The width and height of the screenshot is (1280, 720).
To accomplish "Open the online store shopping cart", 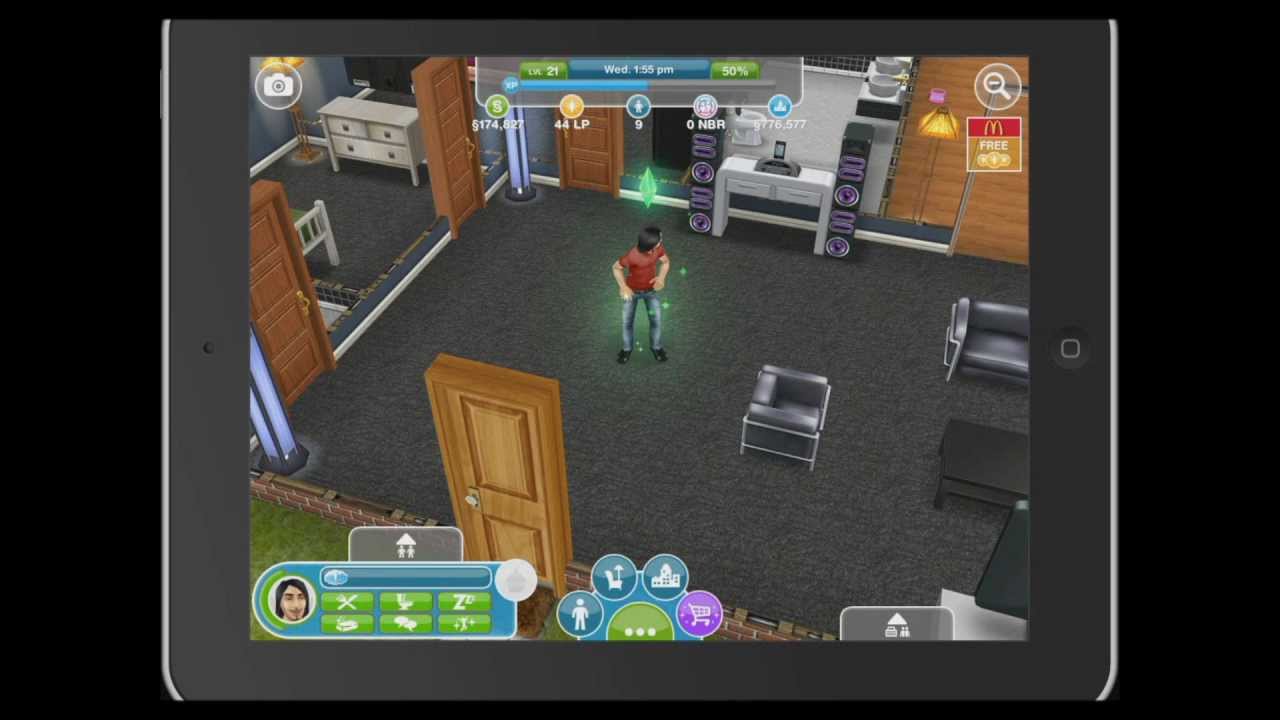I will (x=699, y=613).
